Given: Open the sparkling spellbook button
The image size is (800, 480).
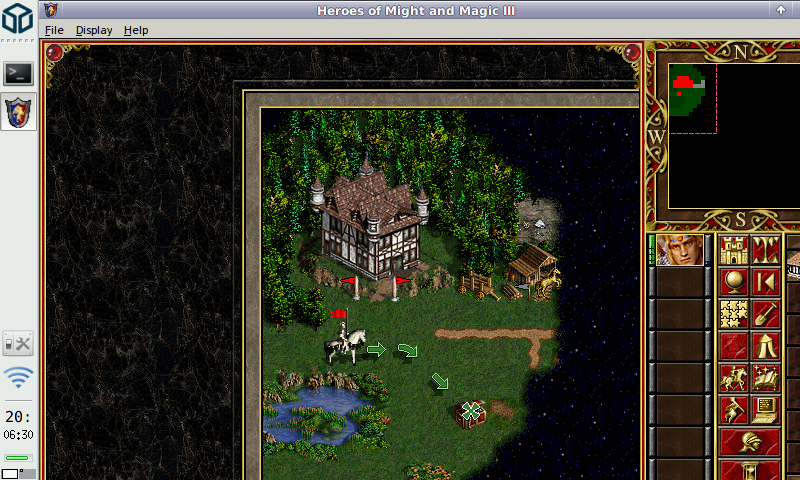Looking at the screenshot, I should click(x=767, y=378).
